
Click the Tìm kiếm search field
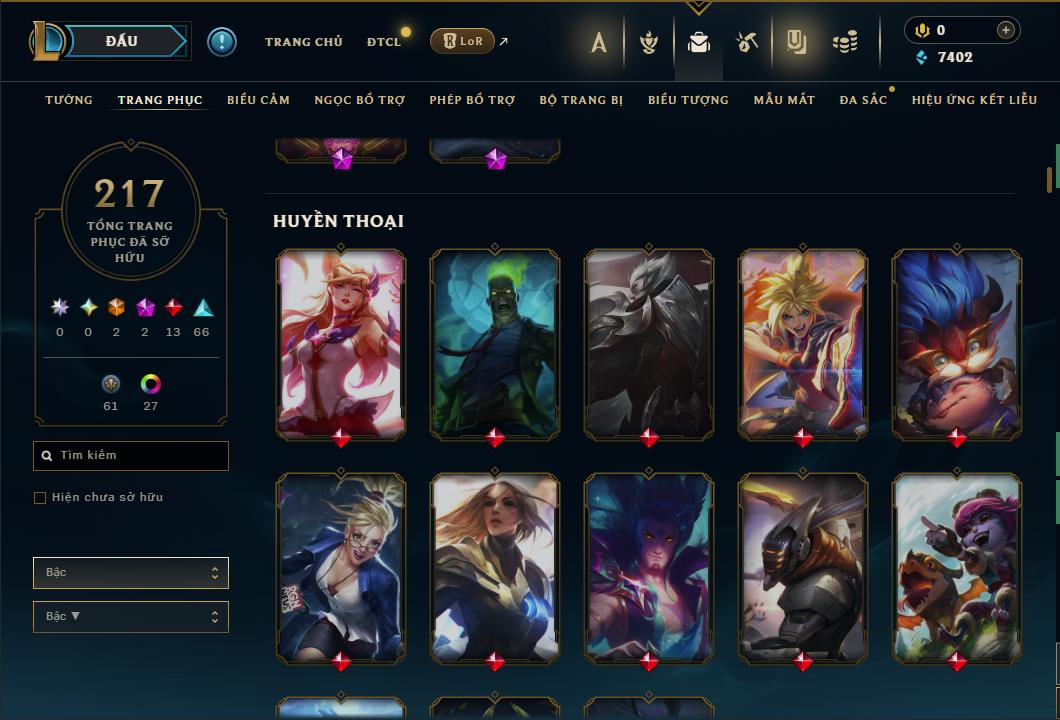[x=131, y=456]
